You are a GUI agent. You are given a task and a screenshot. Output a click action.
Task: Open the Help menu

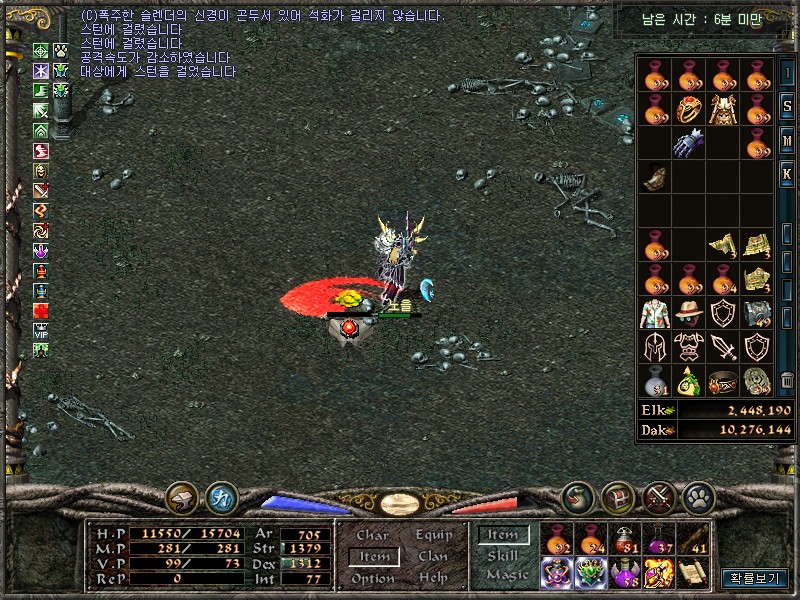tap(433, 578)
